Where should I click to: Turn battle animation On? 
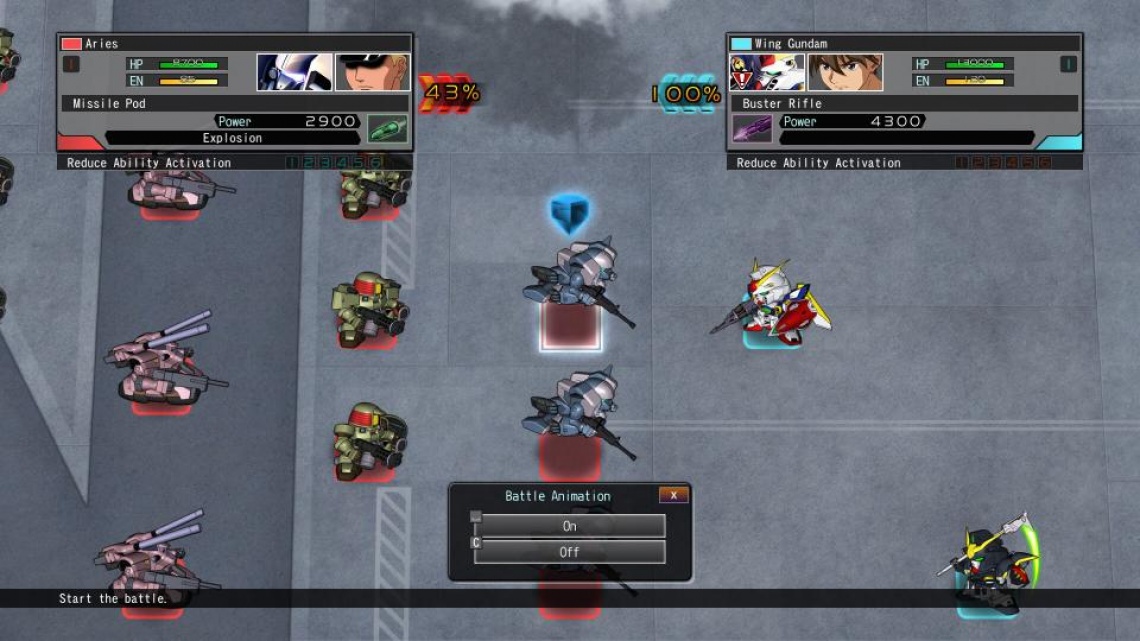click(x=569, y=526)
